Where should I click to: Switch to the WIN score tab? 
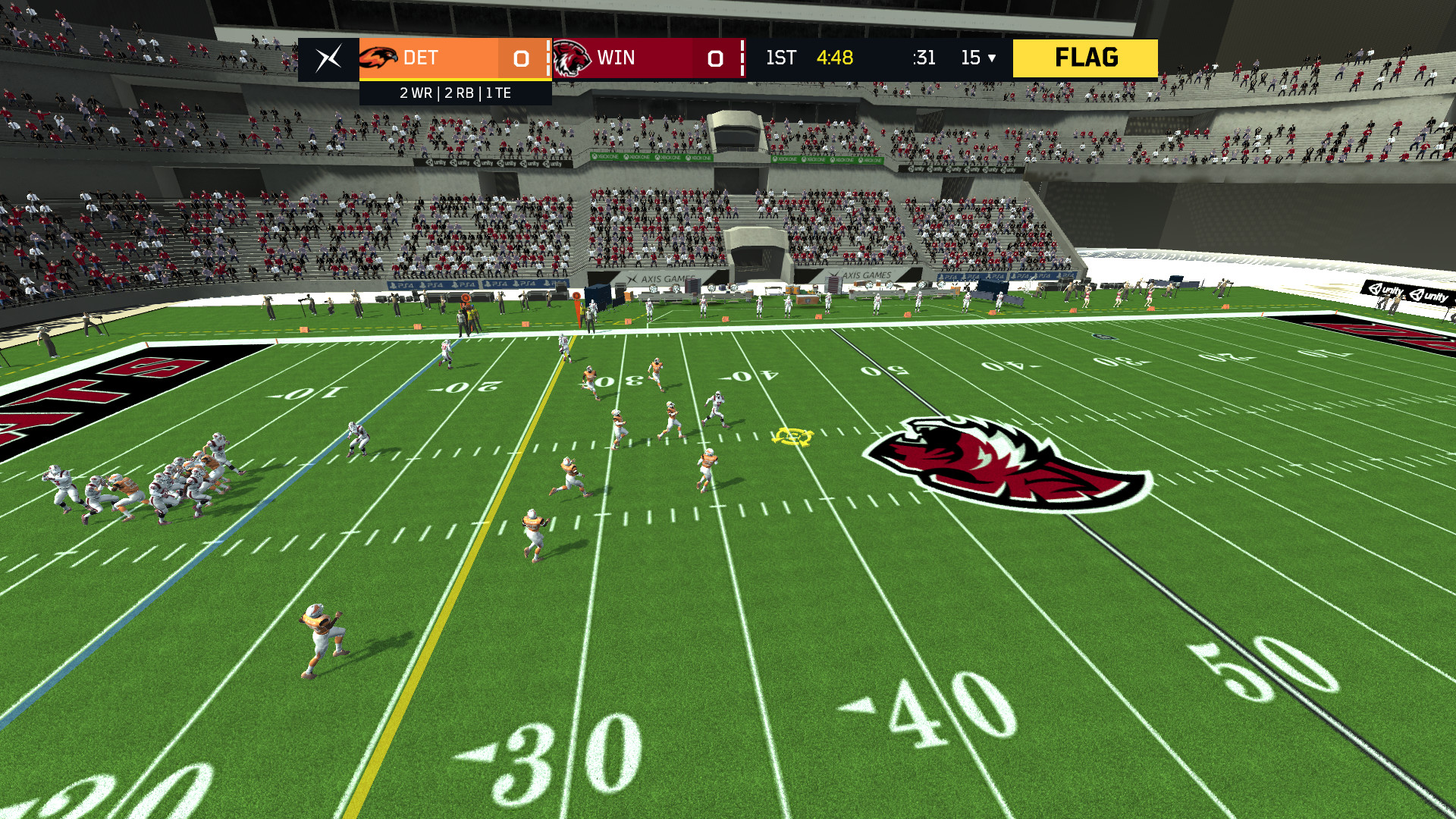click(652, 57)
